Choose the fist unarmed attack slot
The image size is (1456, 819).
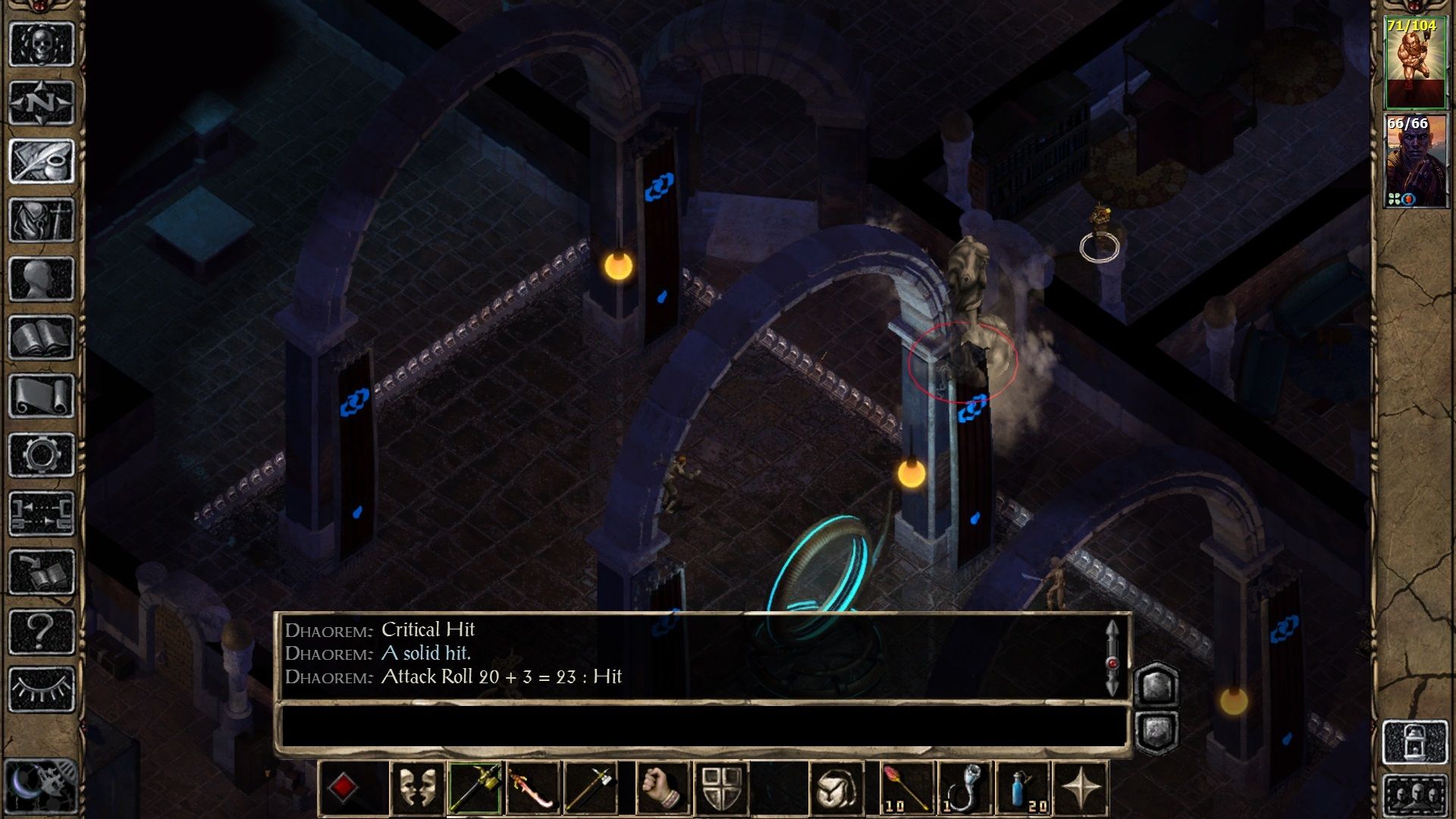coord(663,789)
